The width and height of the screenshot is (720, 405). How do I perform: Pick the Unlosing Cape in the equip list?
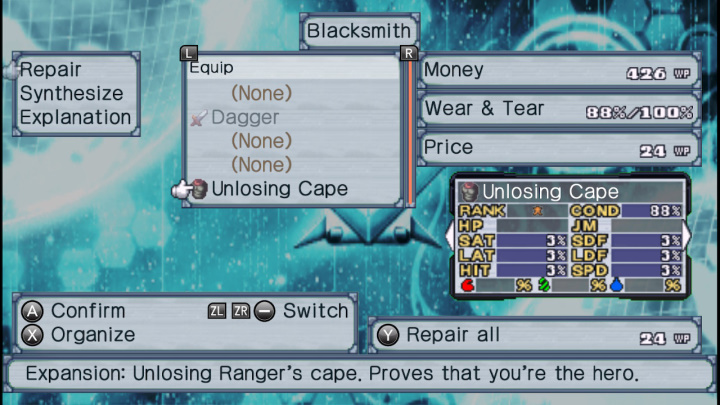pyautogui.click(x=279, y=188)
